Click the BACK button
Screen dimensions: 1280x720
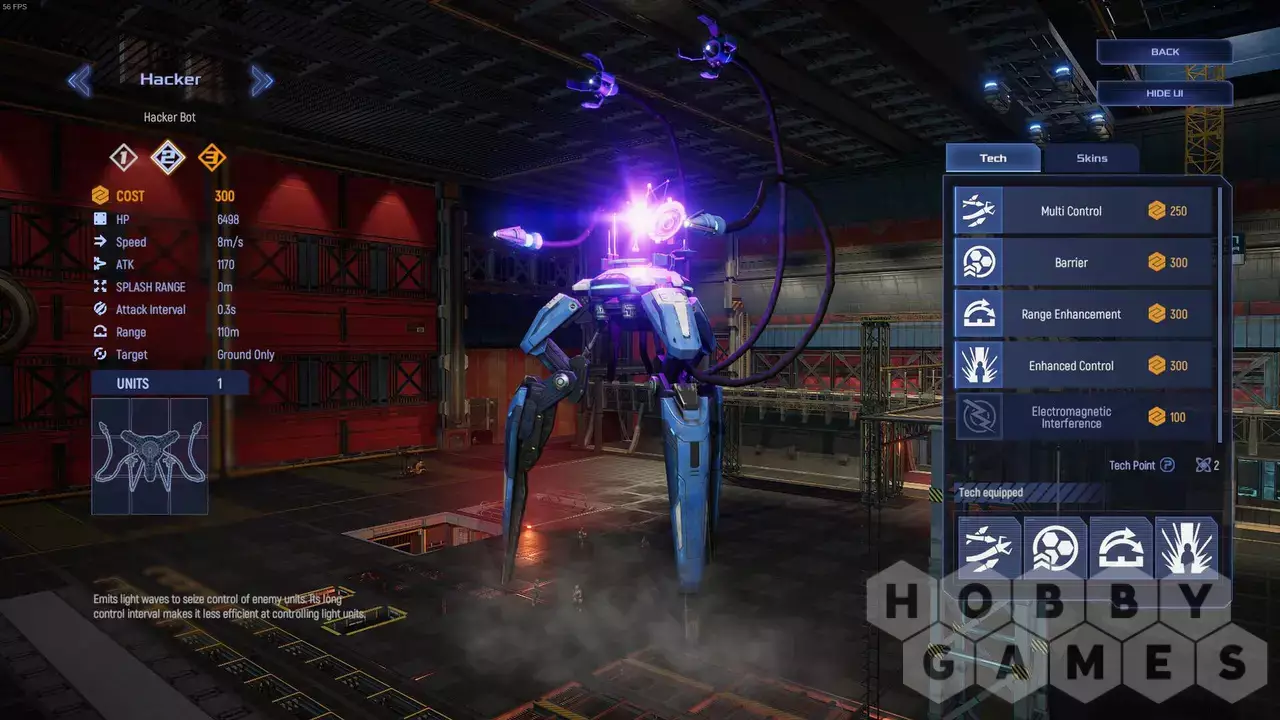1164,52
